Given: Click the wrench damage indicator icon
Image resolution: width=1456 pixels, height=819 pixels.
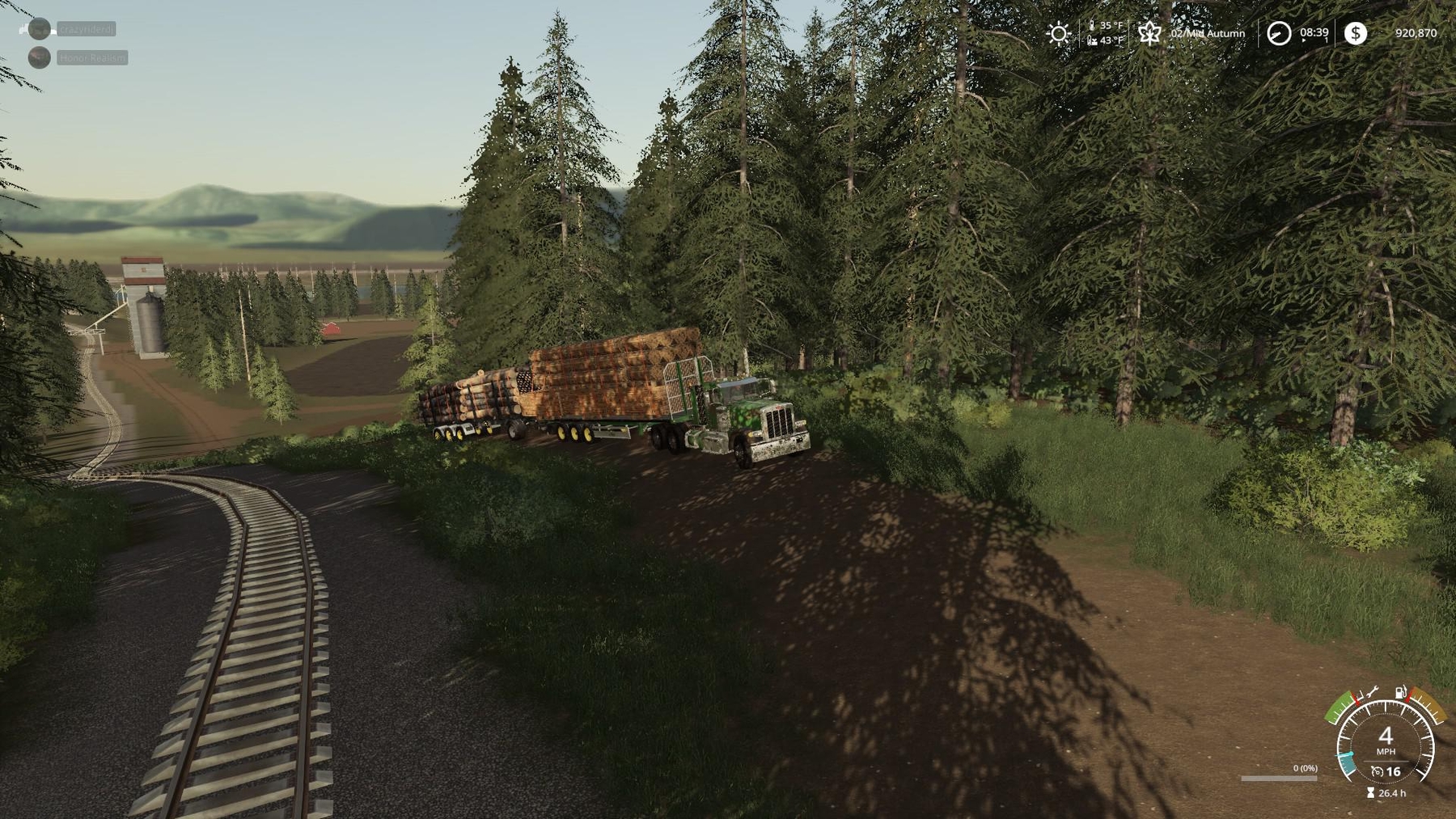Looking at the screenshot, I should click(x=1373, y=694).
